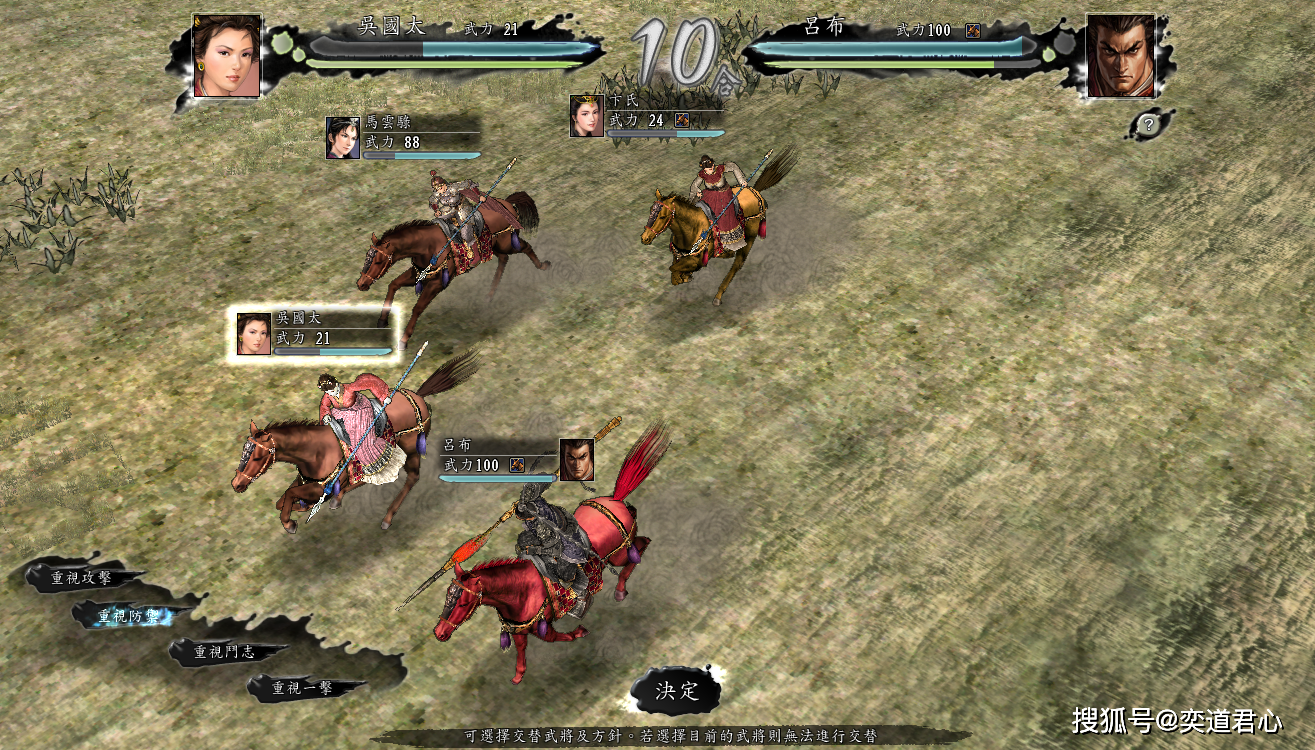Open the question mark help button
This screenshot has width=1315, height=750.
pos(1149,125)
